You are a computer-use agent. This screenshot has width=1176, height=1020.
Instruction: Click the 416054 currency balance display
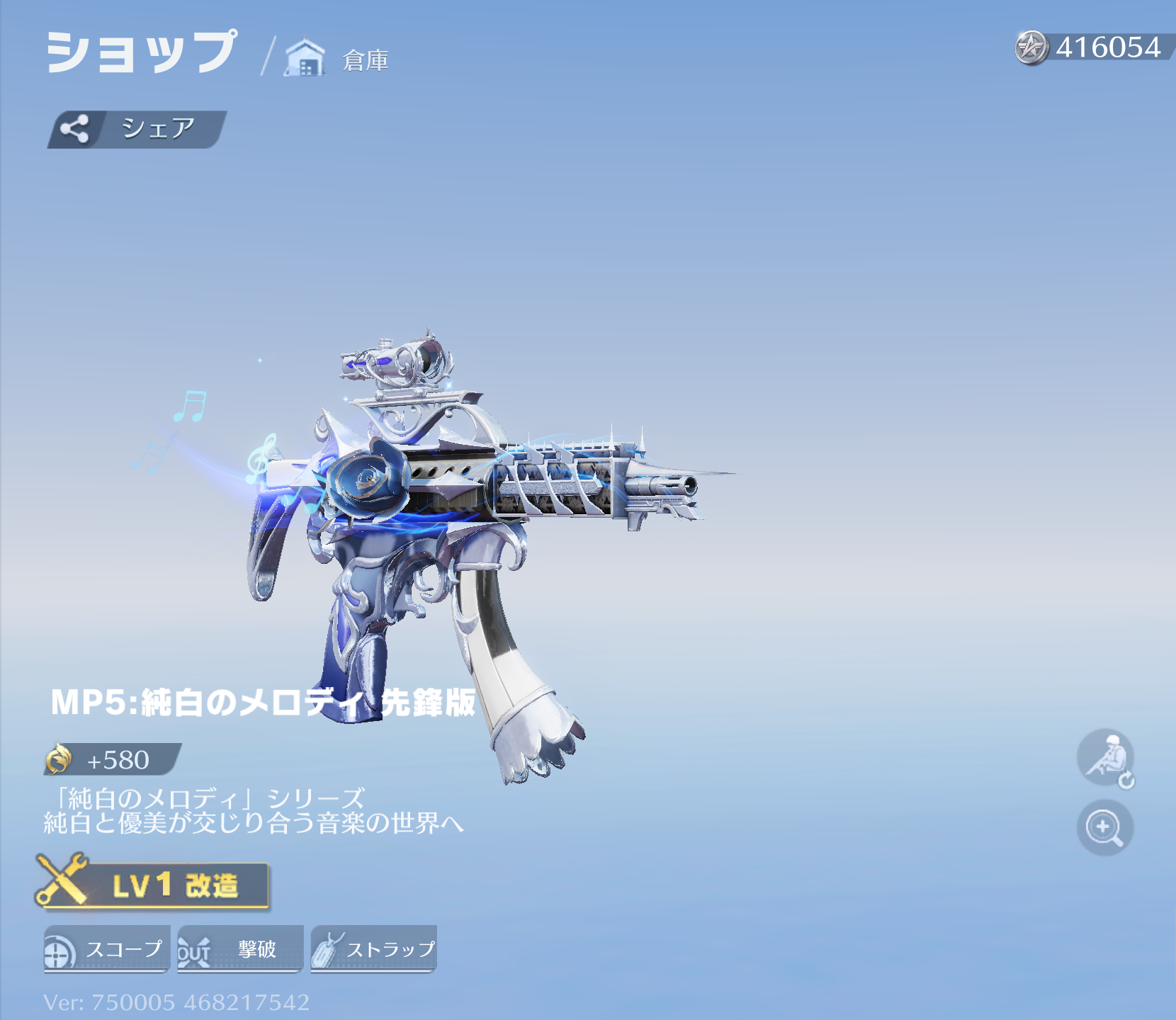point(1102,46)
